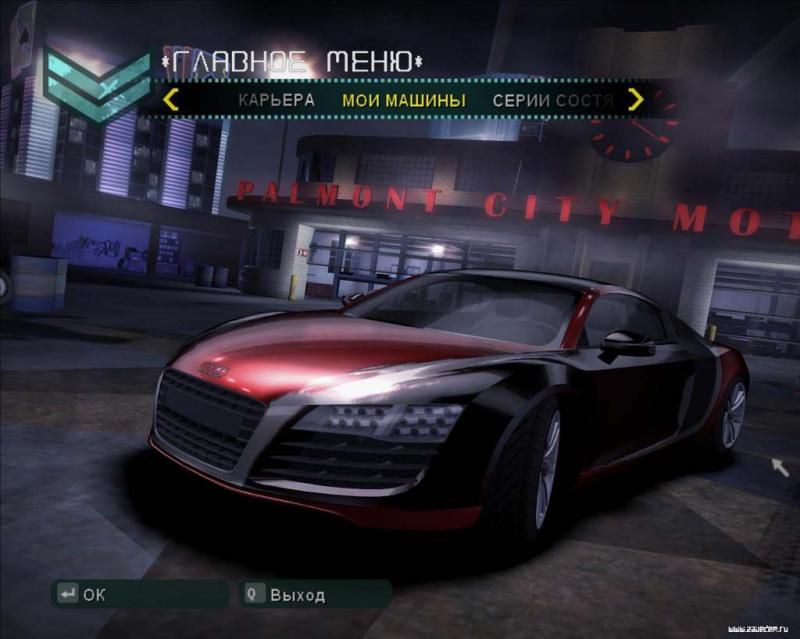The image size is (800, 639).
Task: Click the right yellow arrow to cycle the menu
Action: [x=636, y=99]
